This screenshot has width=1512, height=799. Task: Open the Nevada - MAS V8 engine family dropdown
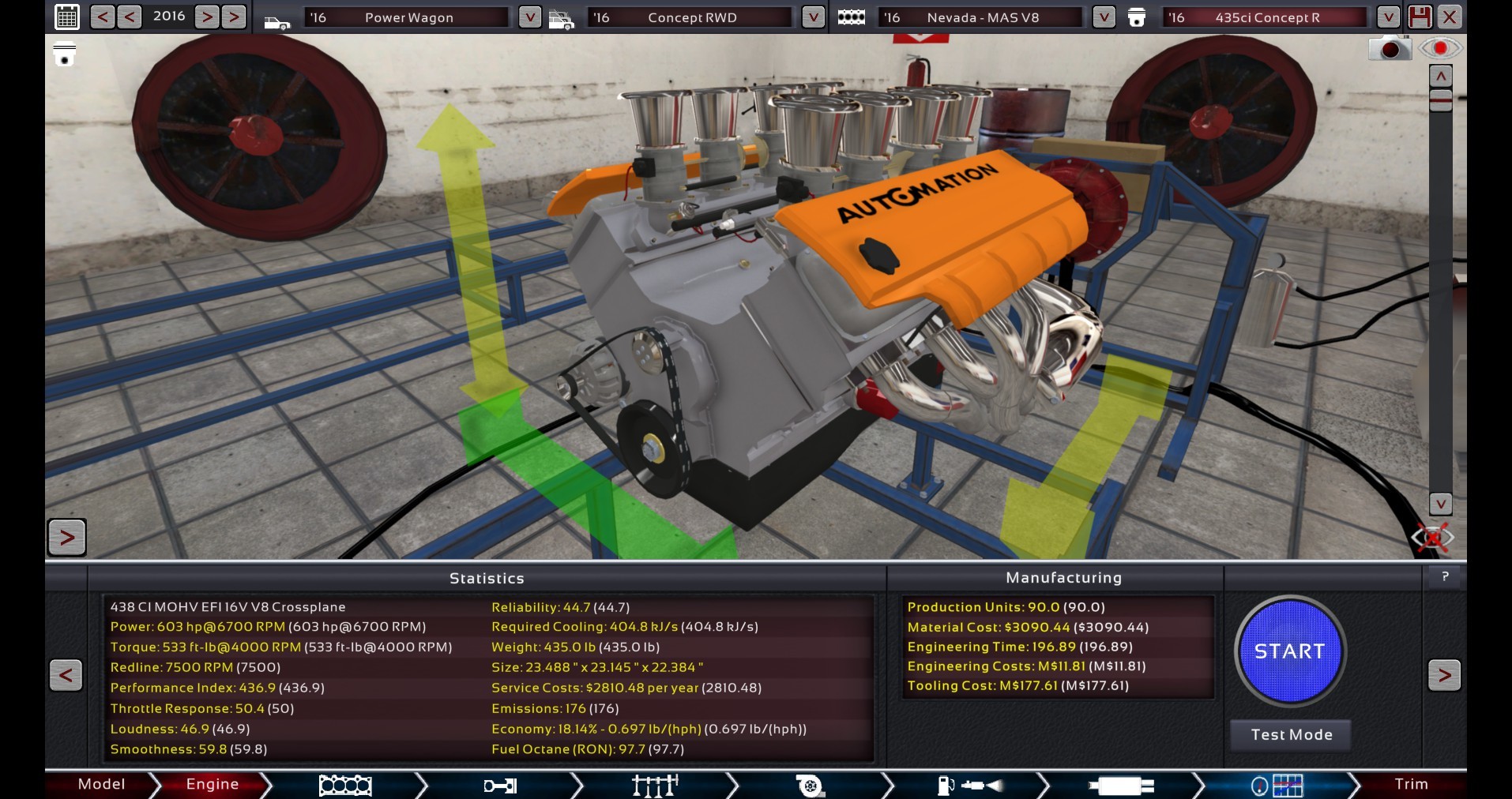click(x=1104, y=17)
